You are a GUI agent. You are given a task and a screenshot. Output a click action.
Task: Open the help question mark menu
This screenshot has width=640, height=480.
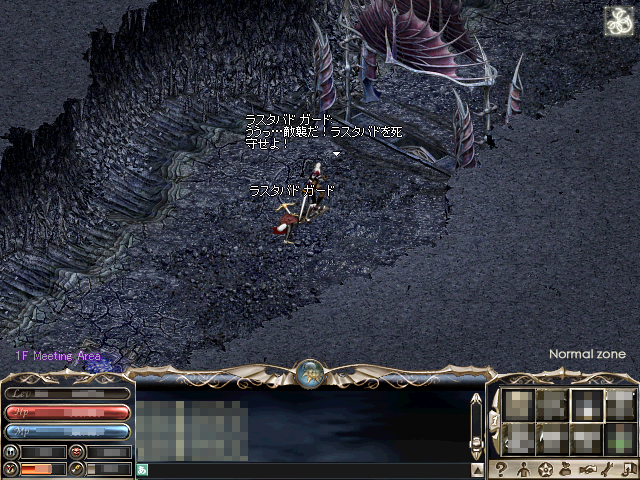(x=501, y=469)
